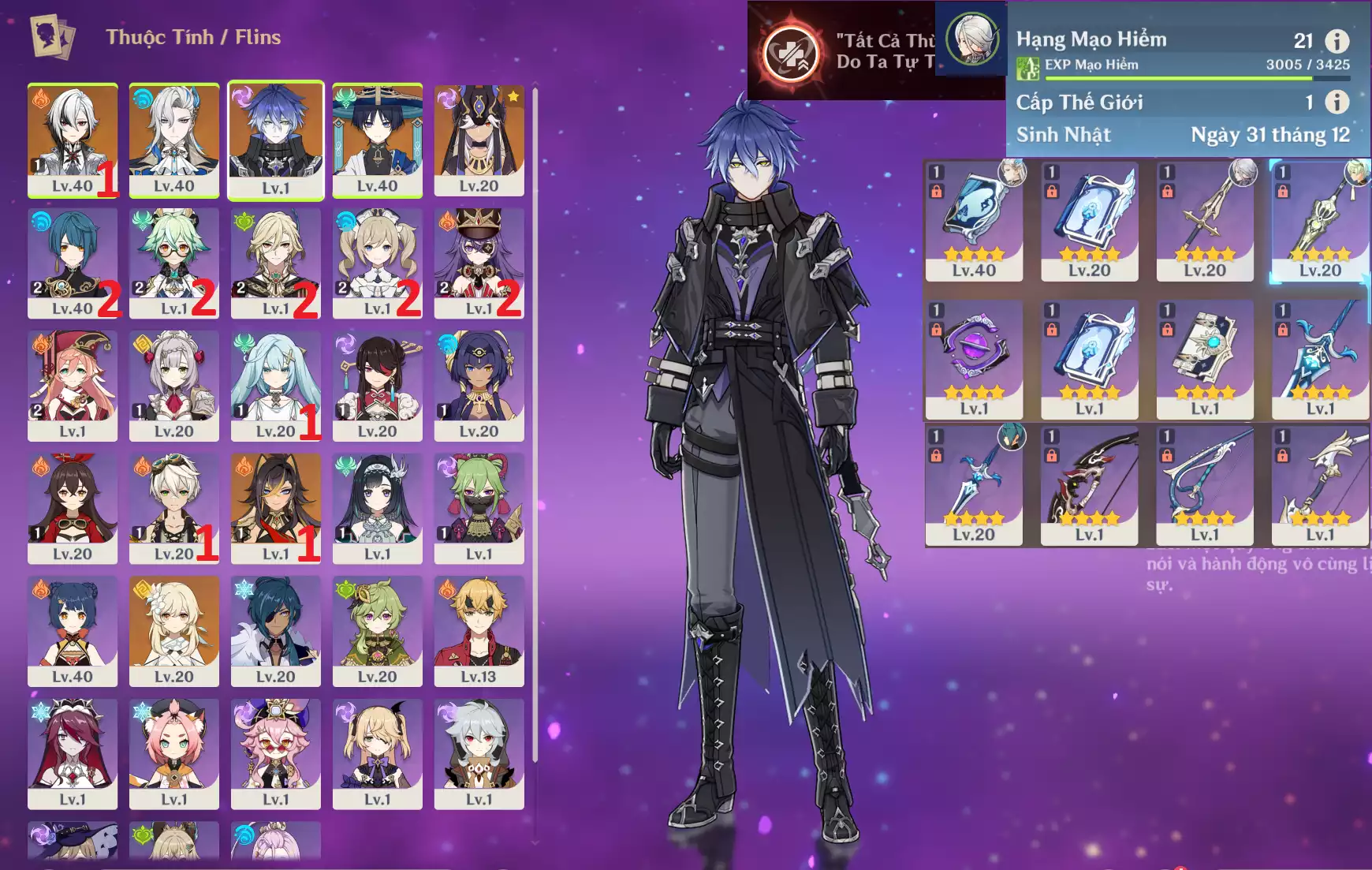Select Kaeya's character tile
This screenshot has width=1372, height=870.
[275, 631]
